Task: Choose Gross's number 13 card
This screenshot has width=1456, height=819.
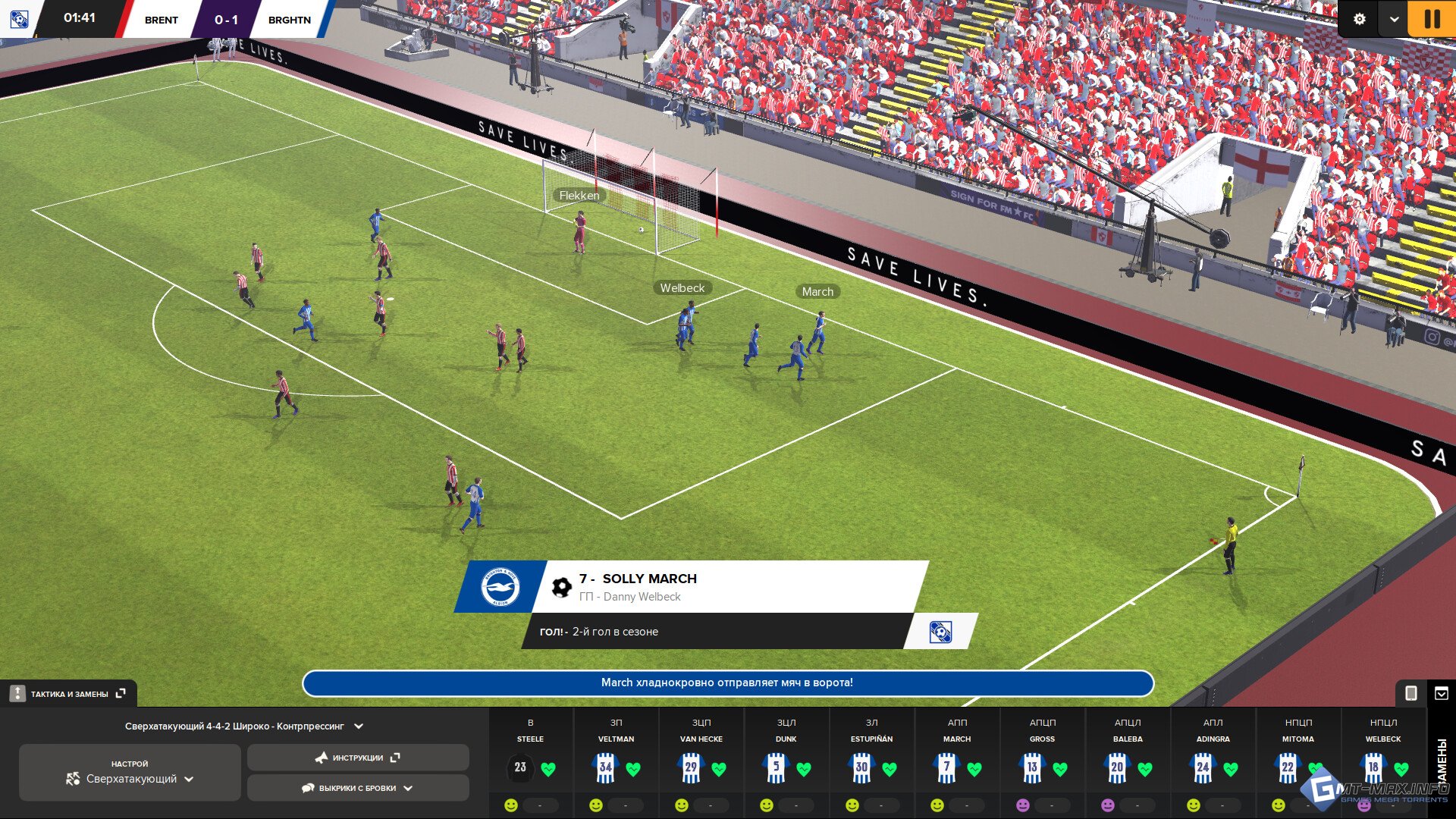Action: pyautogui.click(x=1032, y=767)
